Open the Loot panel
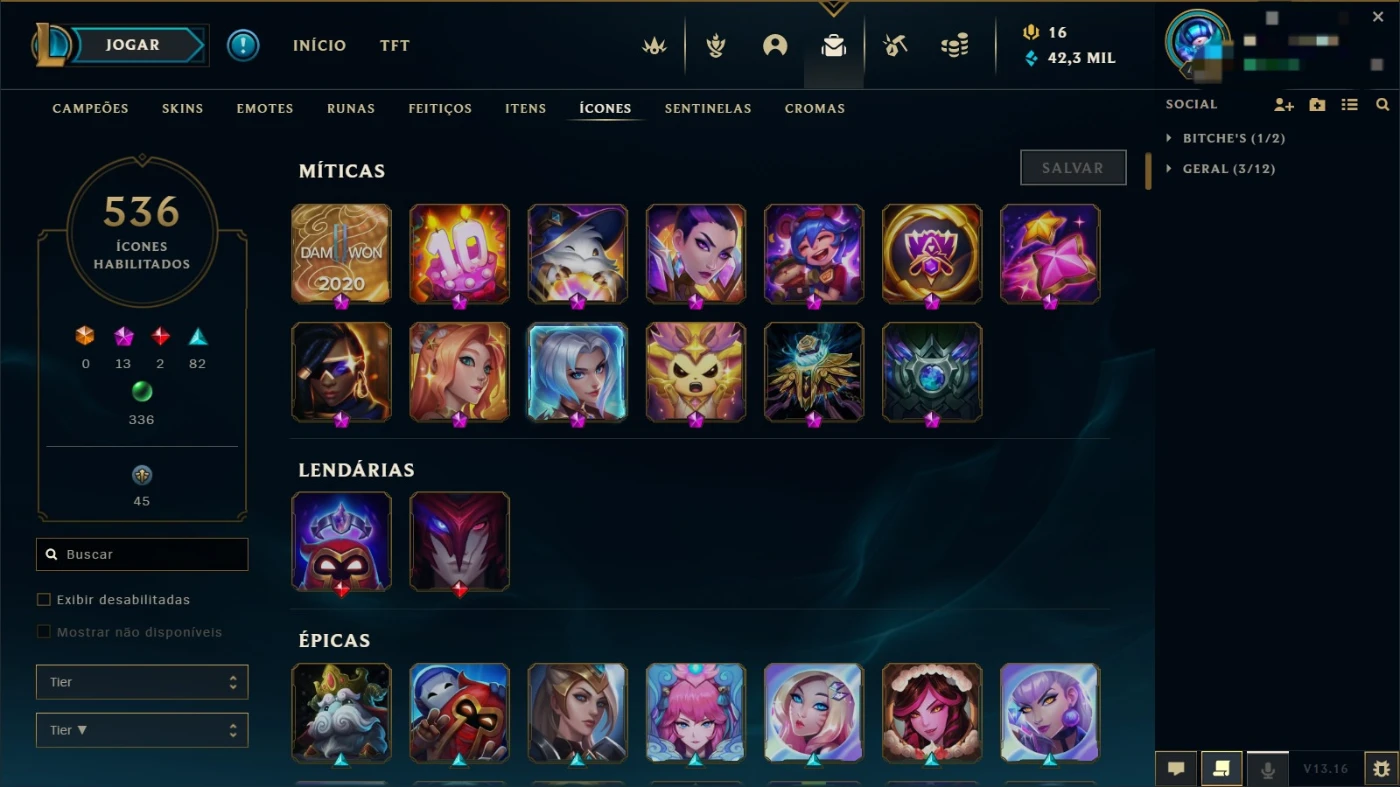This screenshot has height=787, width=1400. pyautogui.click(x=834, y=45)
